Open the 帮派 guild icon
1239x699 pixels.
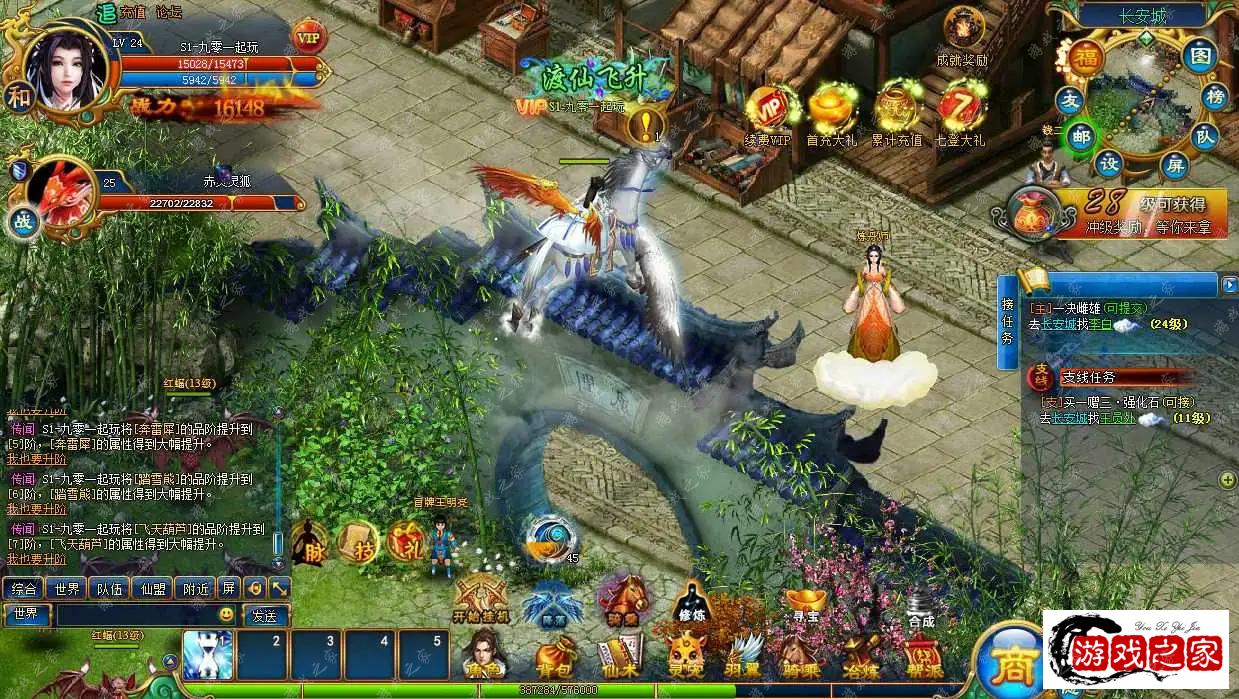922,655
